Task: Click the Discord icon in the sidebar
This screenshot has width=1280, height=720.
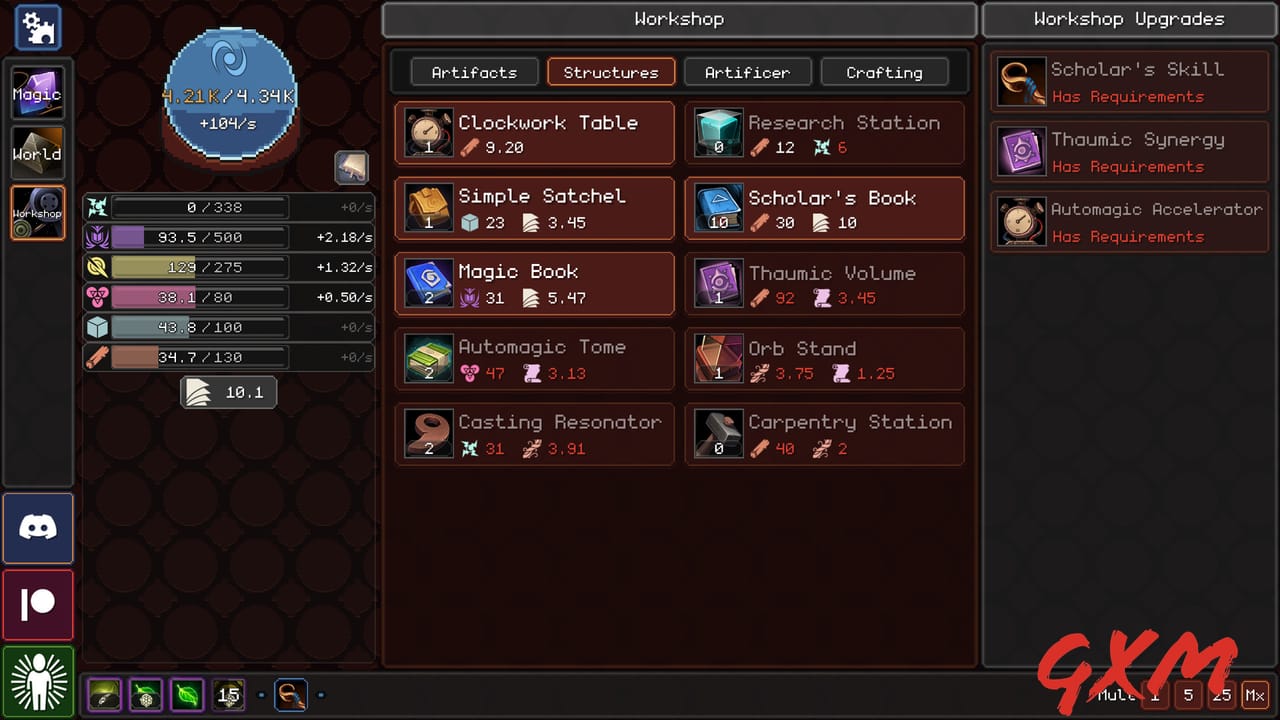Action: (37, 528)
